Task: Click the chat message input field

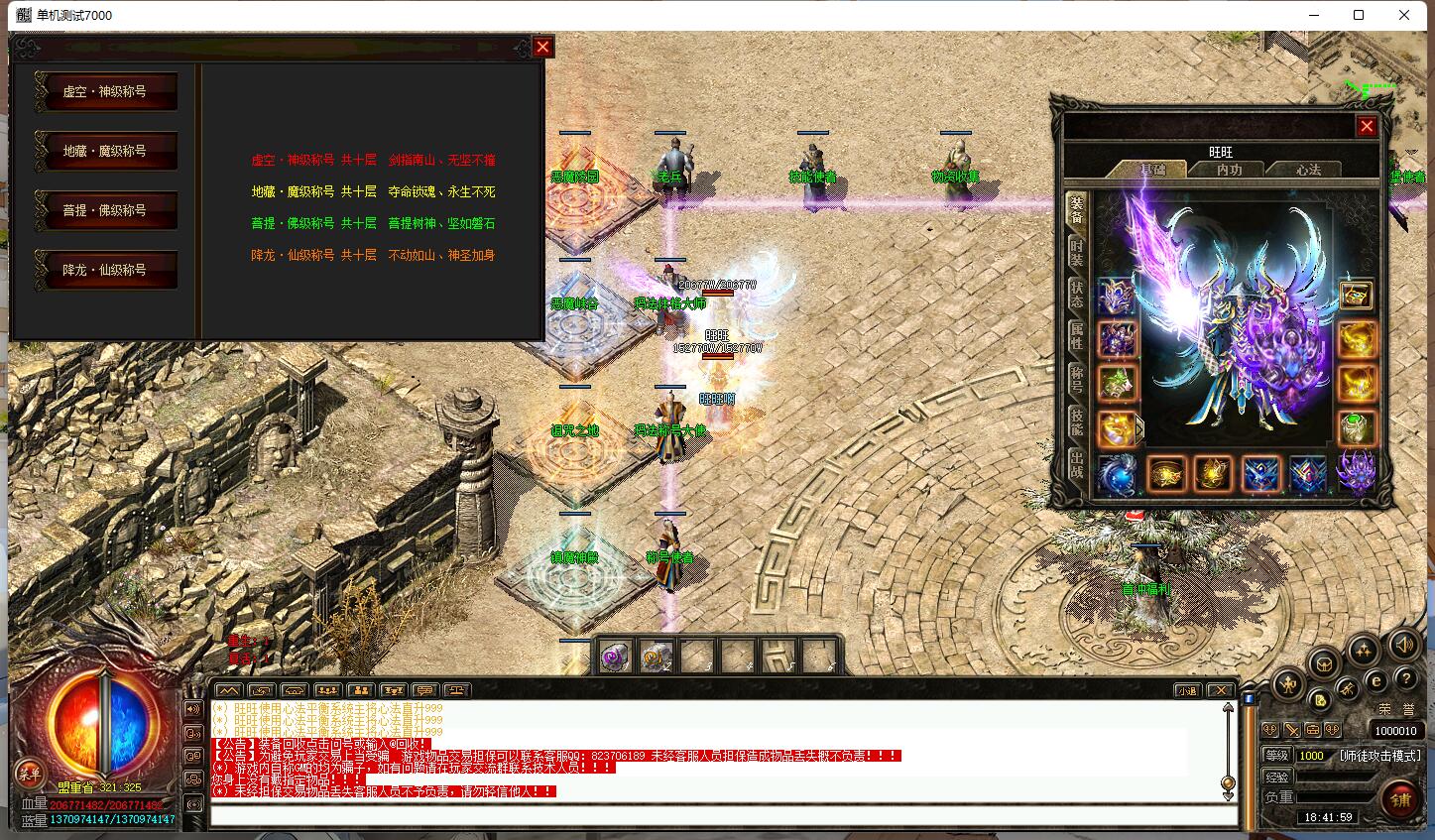Action: 724,816
